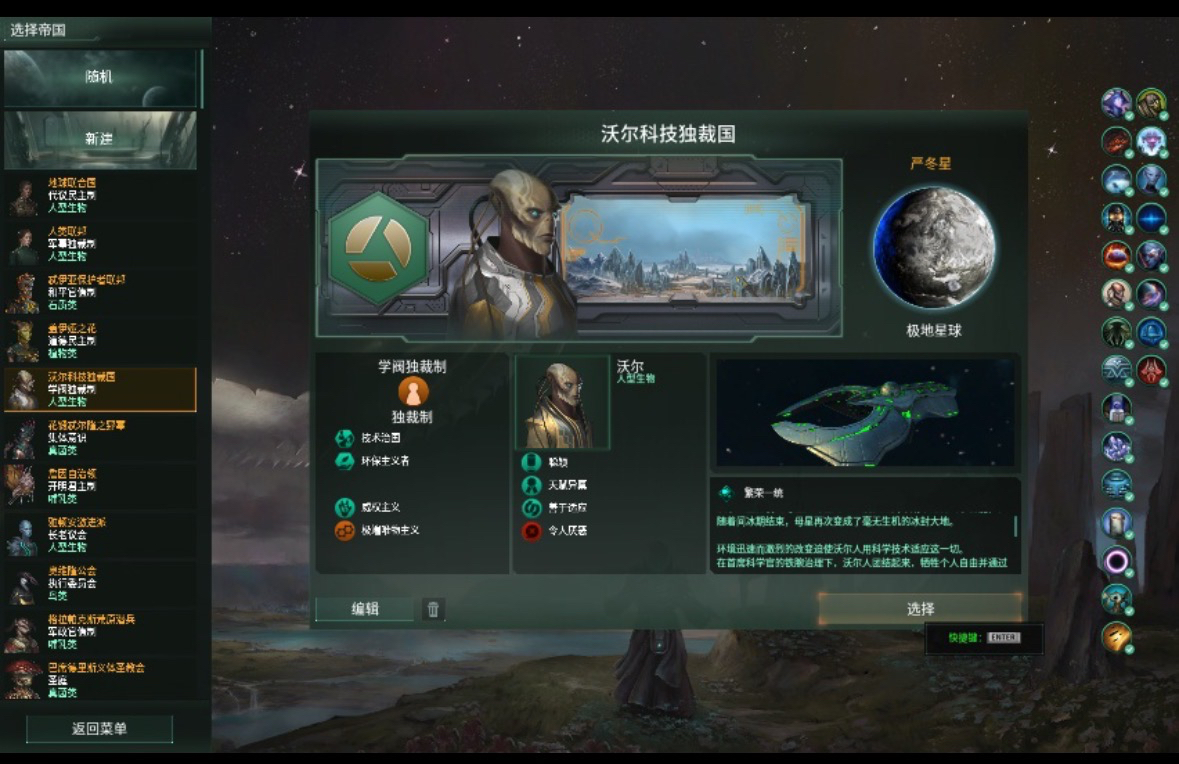Click the 威权主义 ethic icon
The width and height of the screenshot is (1179, 764).
345,507
